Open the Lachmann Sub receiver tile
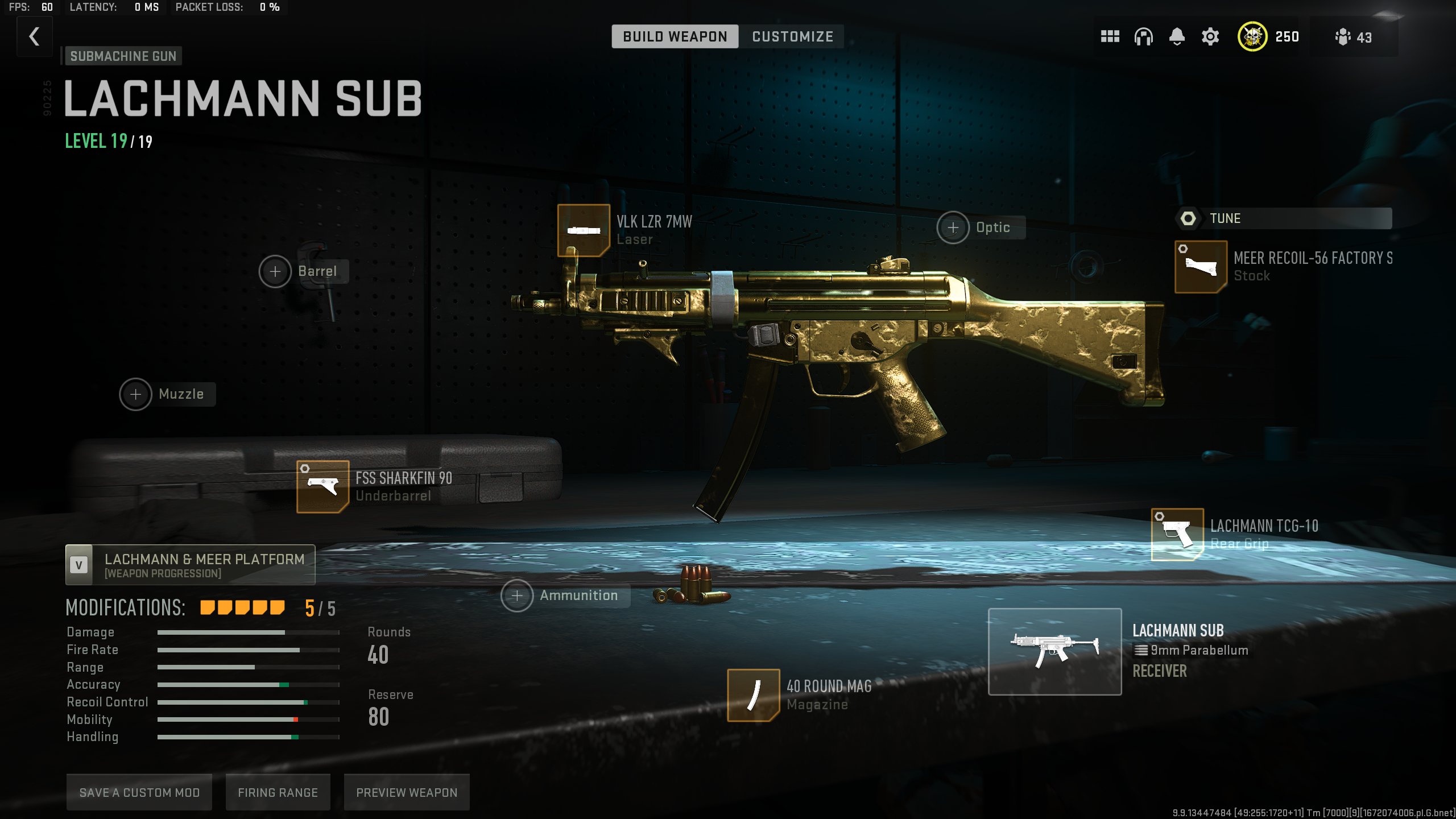1456x819 pixels. click(1054, 651)
